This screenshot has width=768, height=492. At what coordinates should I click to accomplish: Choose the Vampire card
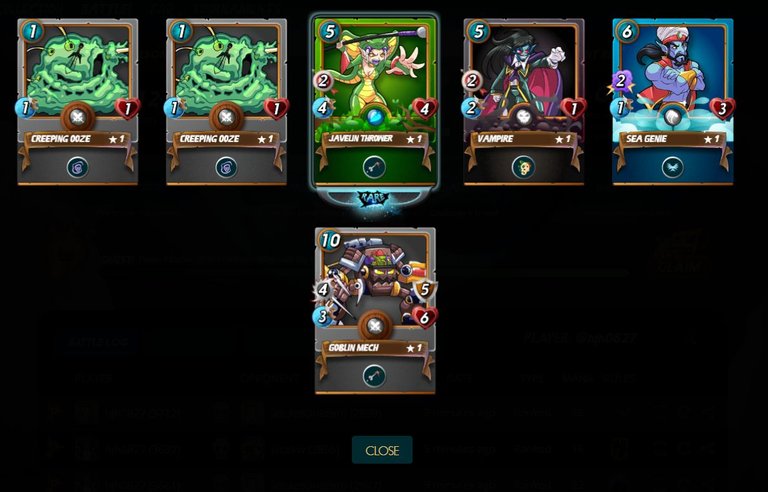(523, 100)
